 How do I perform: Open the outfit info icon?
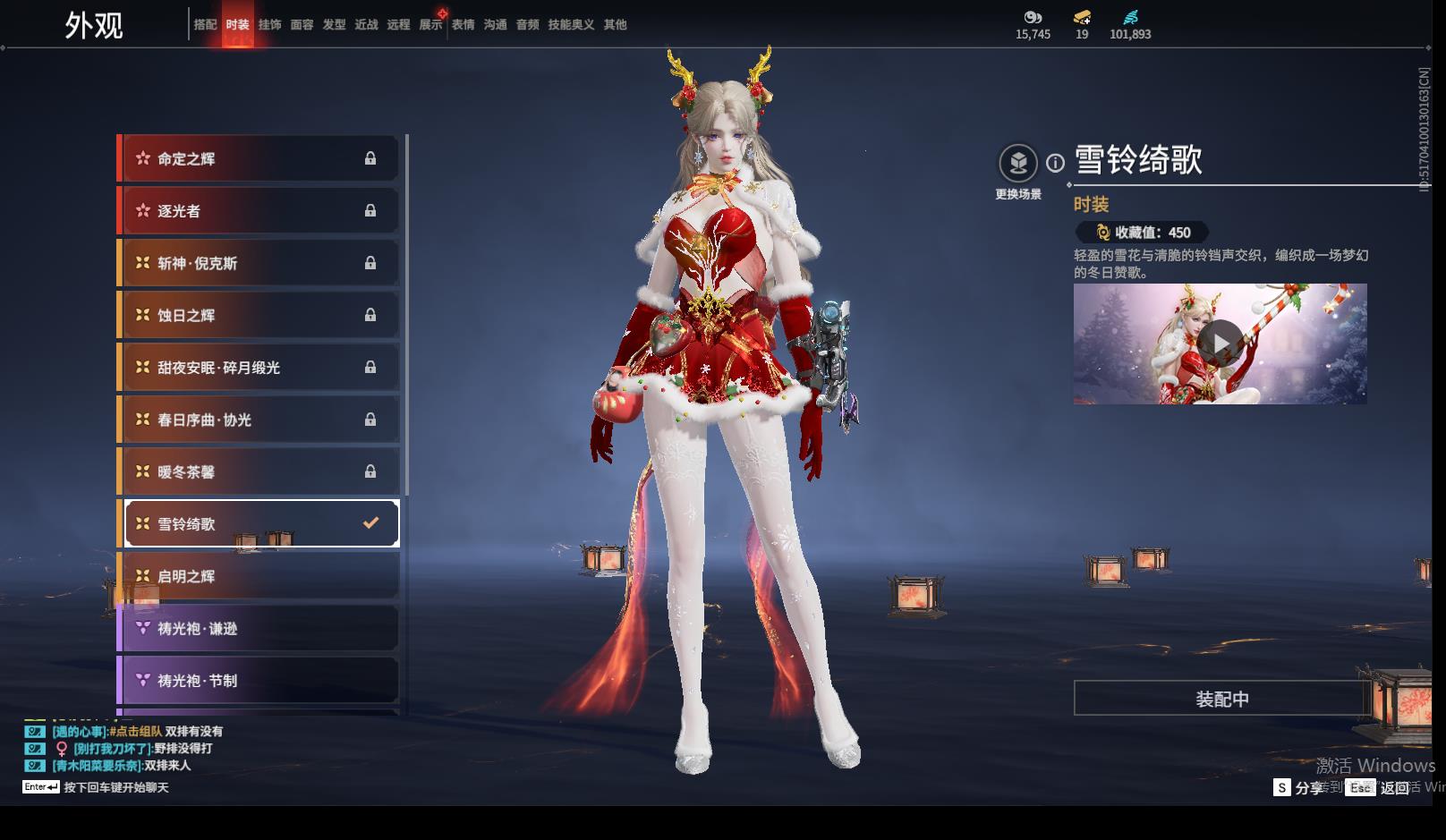(1056, 163)
